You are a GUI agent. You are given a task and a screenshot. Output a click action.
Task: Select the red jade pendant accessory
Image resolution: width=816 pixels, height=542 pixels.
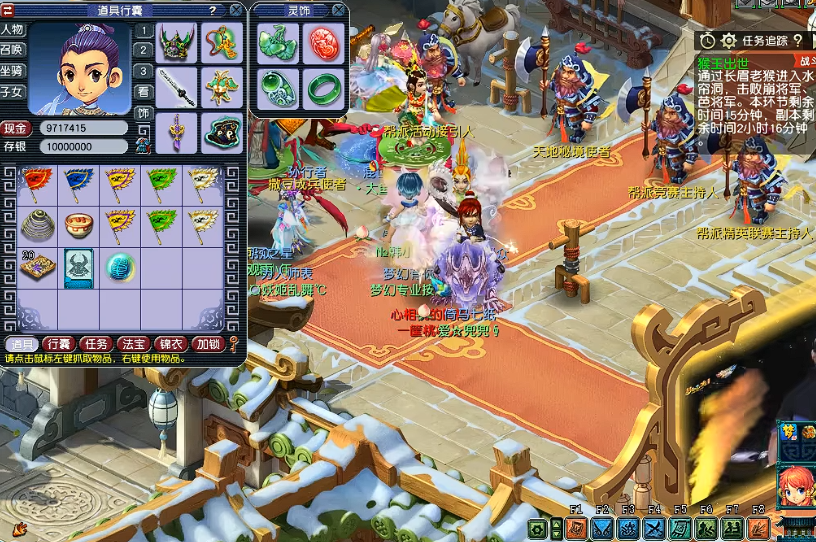point(323,41)
